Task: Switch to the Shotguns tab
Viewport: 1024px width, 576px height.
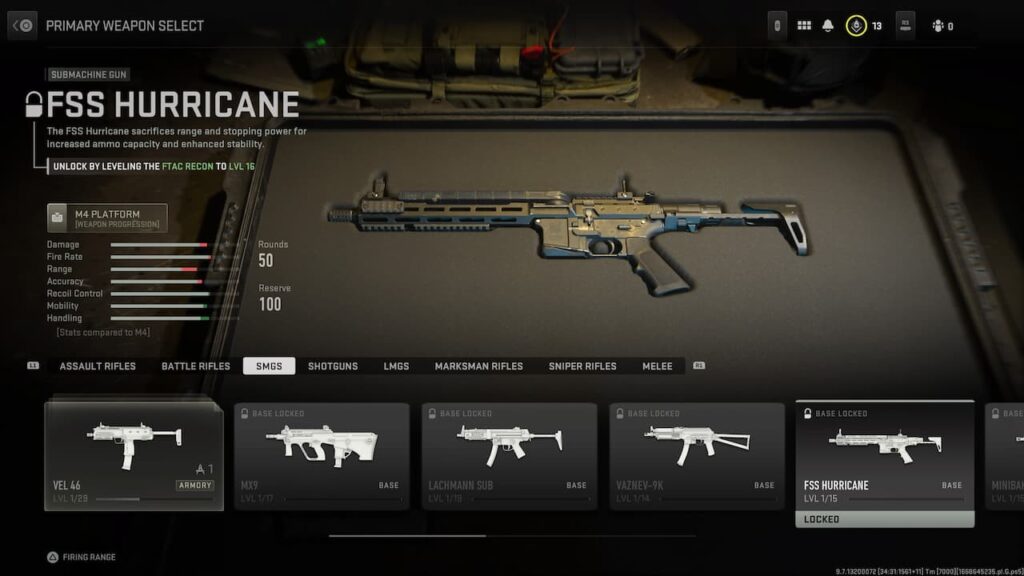Action: pyautogui.click(x=333, y=366)
